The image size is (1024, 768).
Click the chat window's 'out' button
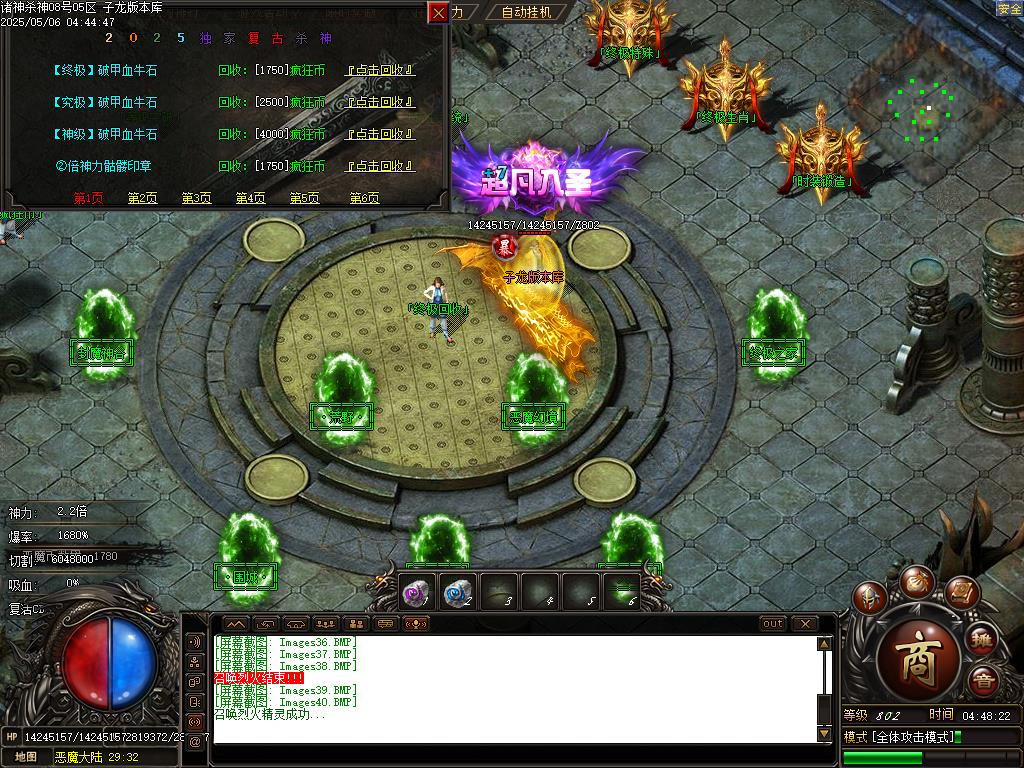click(x=773, y=624)
